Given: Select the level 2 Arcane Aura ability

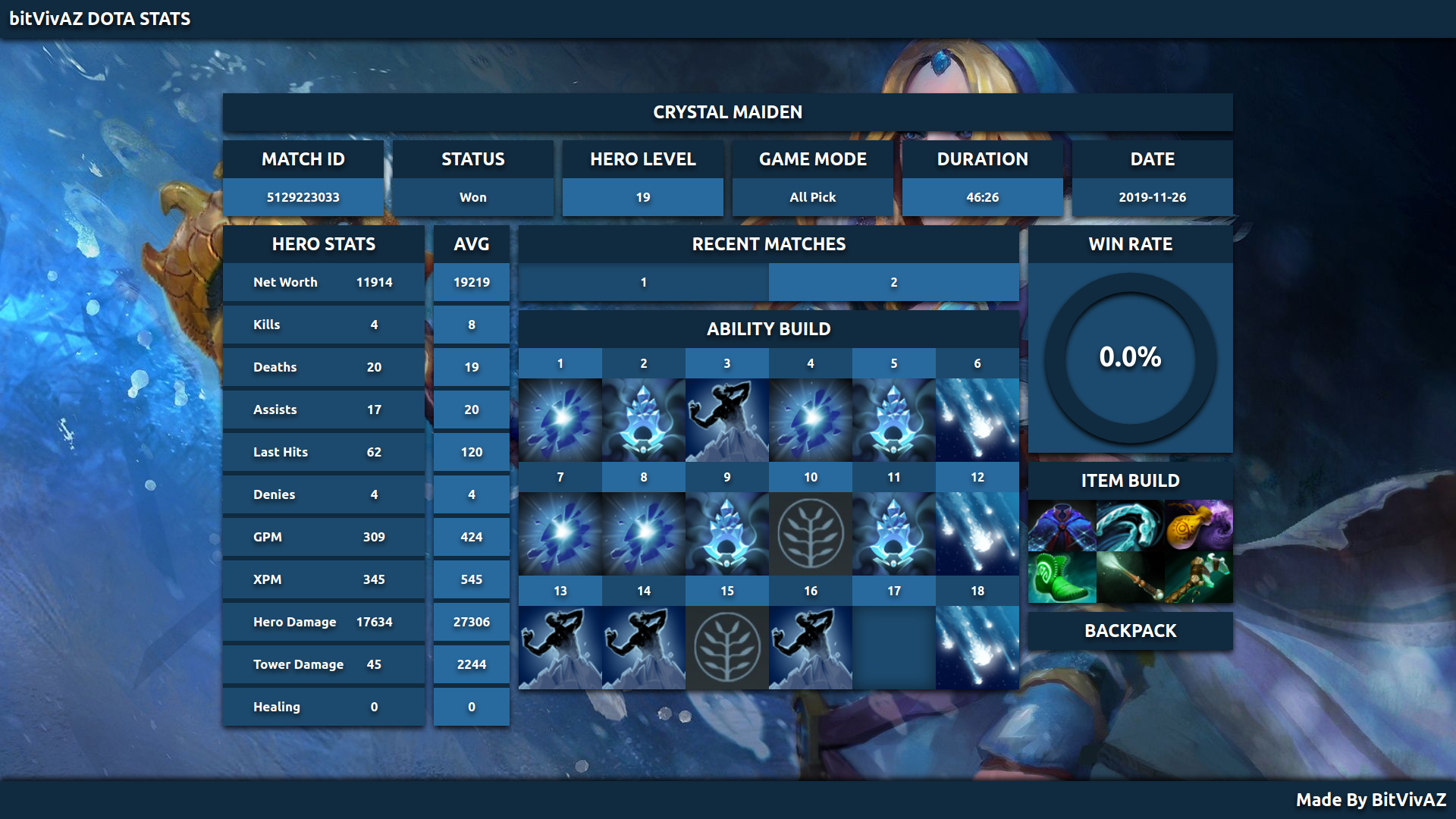Looking at the screenshot, I should 644,419.
